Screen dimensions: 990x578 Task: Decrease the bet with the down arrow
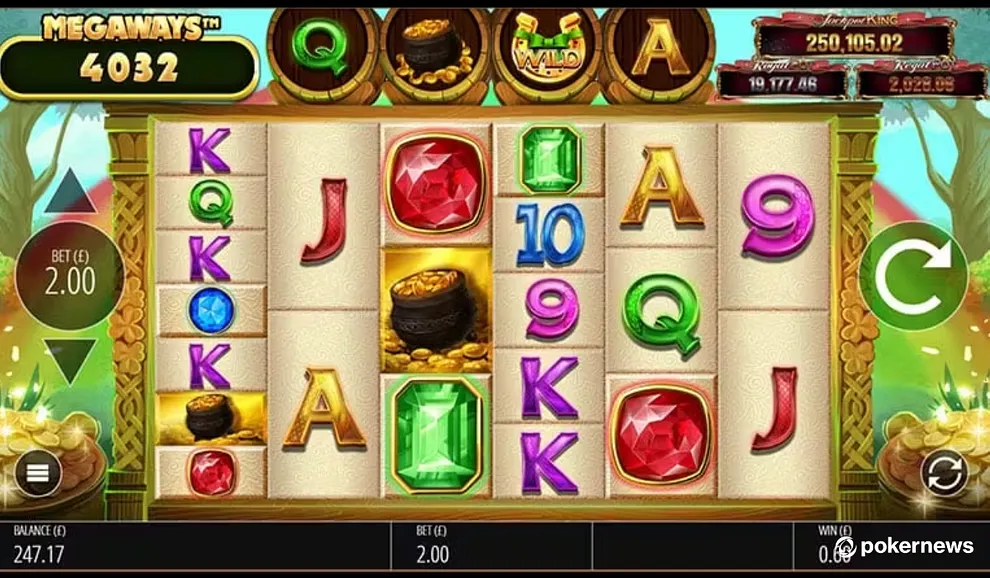click(69, 359)
